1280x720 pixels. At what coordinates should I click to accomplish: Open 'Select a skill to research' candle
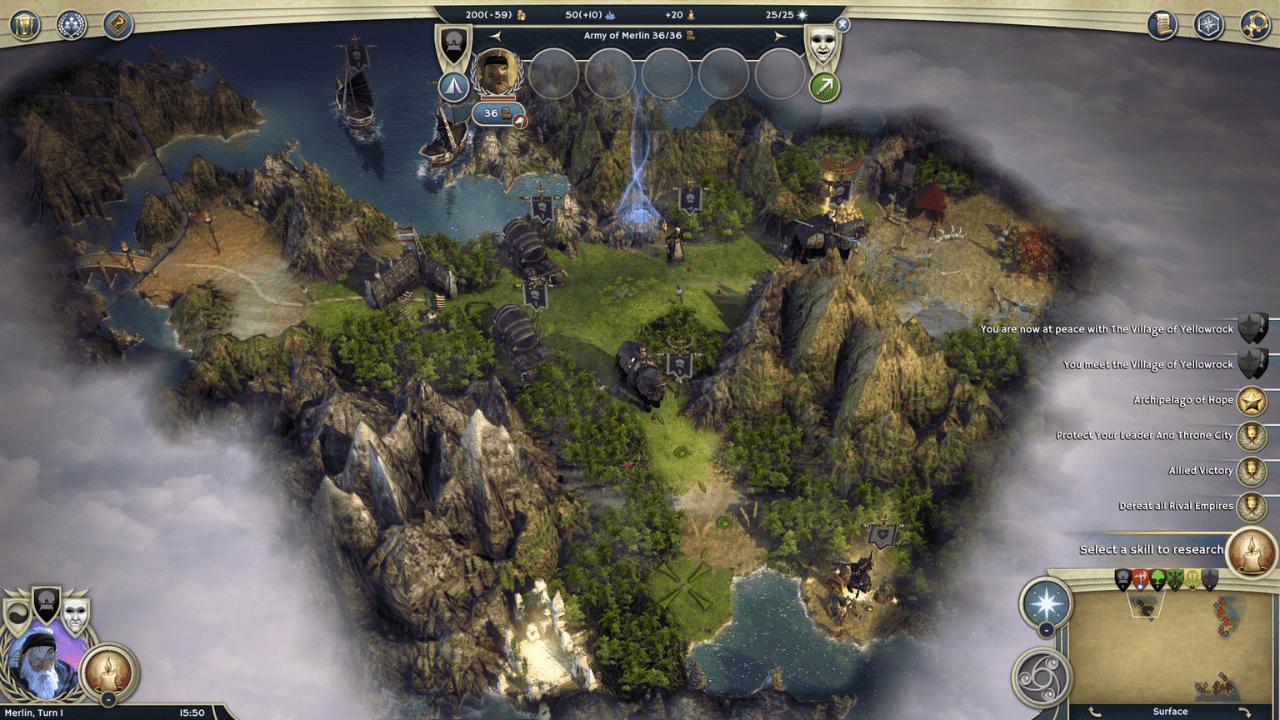click(x=1251, y=551)
